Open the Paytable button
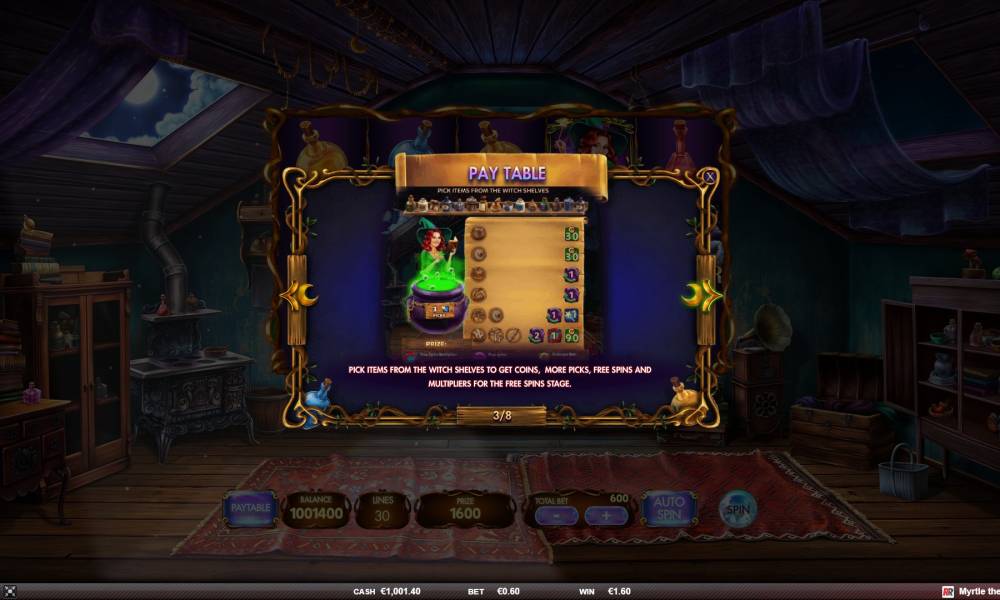 point(251,509)
